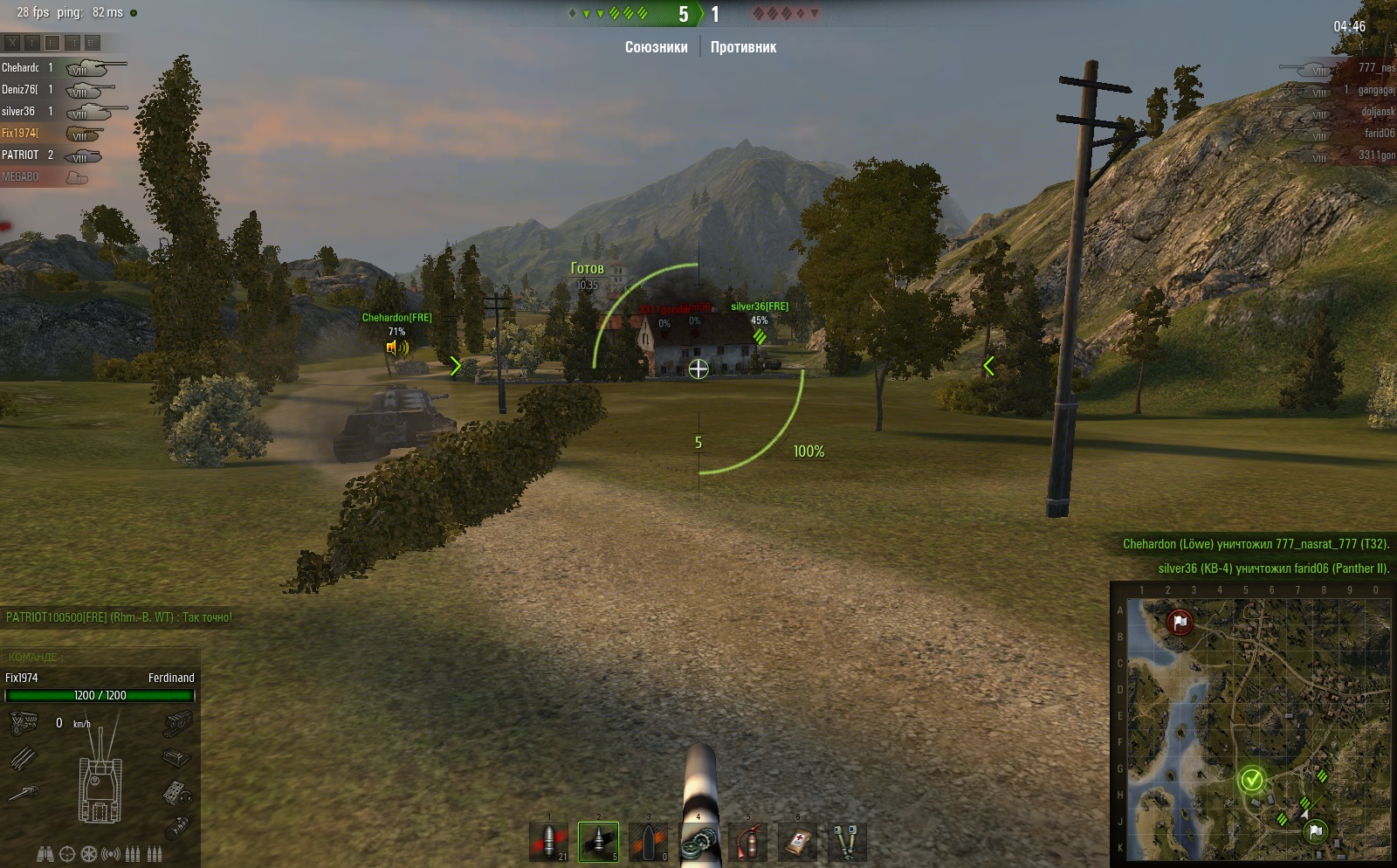Select the first shell slot with 21 rounds
1397x868 pixels.
pos(549,842)
